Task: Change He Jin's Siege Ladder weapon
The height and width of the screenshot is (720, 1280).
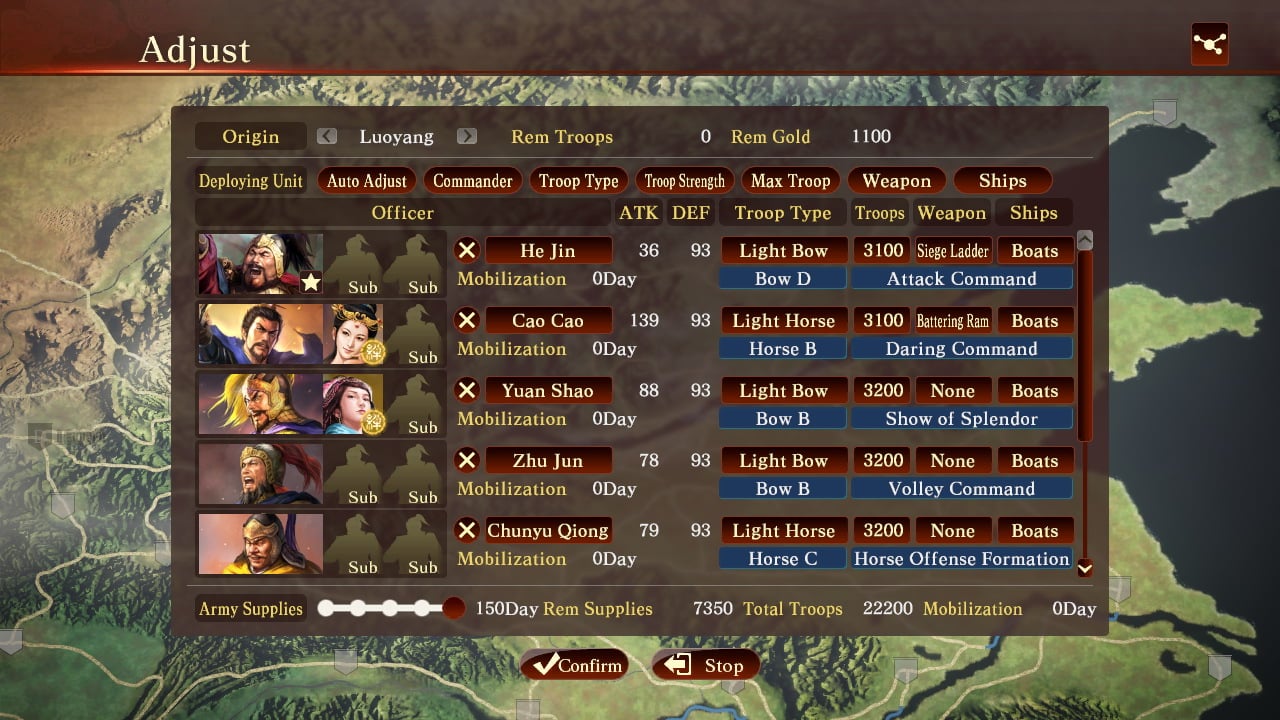Action: pos(952,250)
